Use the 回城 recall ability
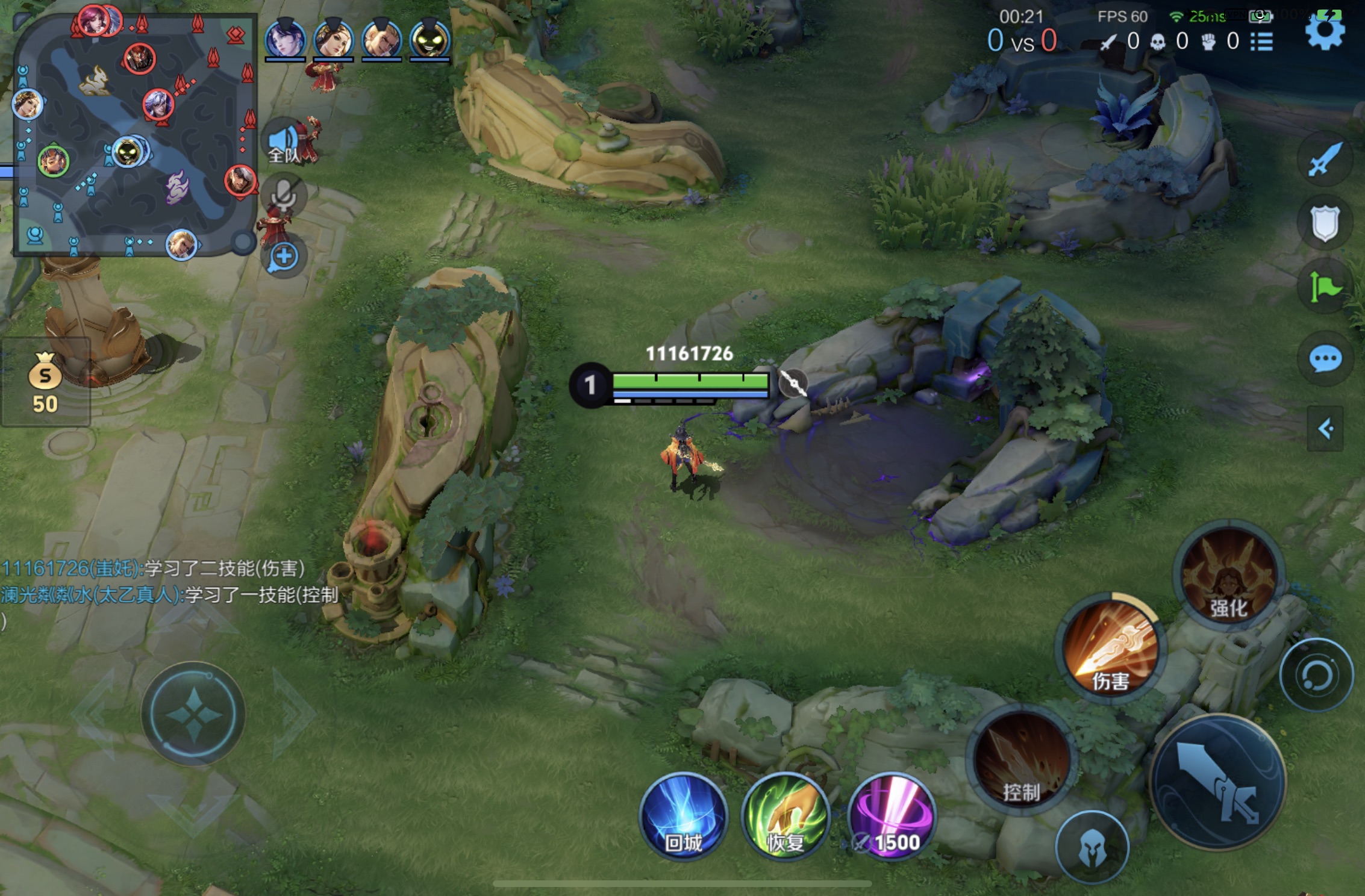This screenshot has height=896, width=1365. pyautogui.click(x=683, y=816)
